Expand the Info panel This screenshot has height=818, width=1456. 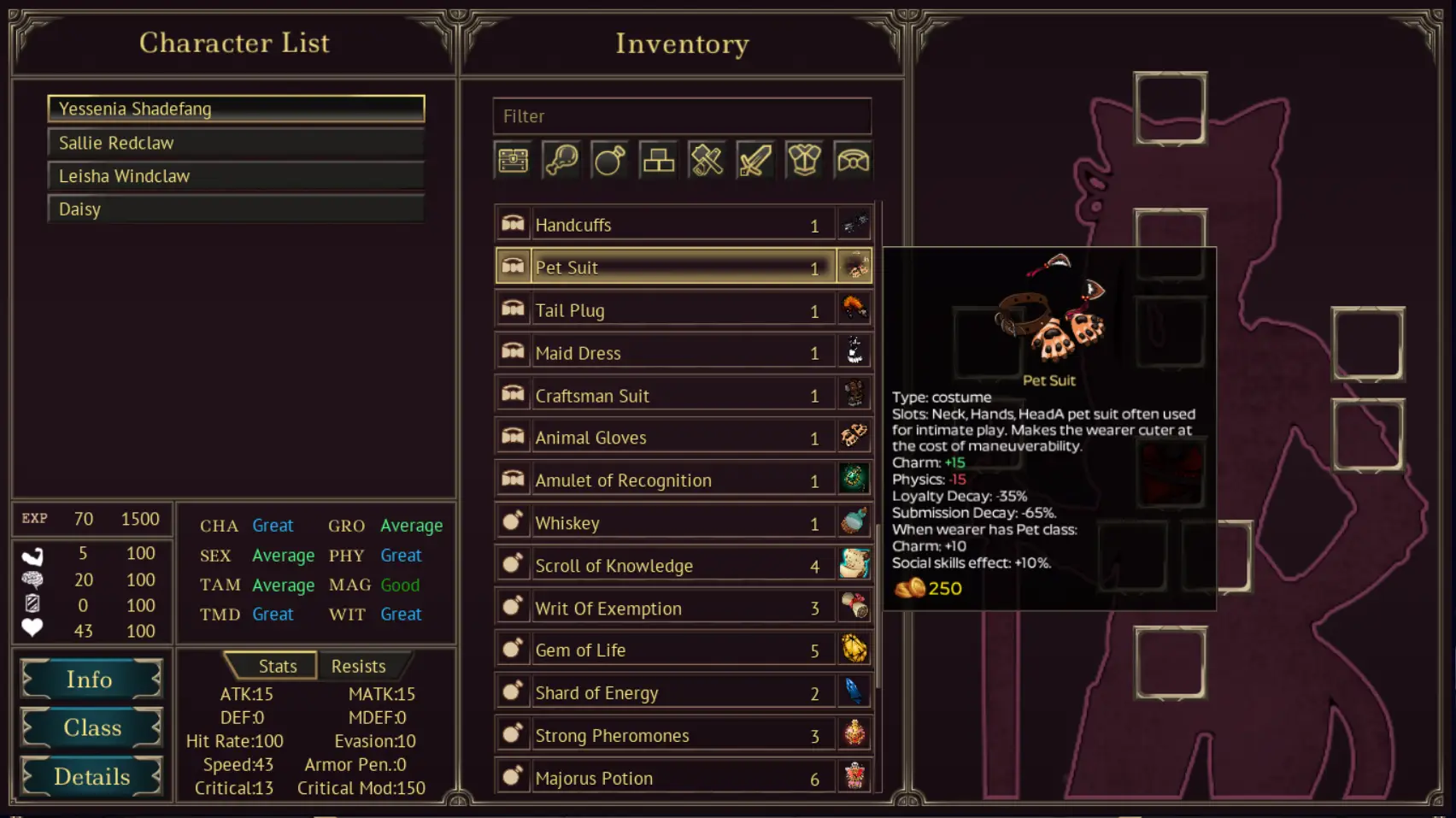(91, 680)
